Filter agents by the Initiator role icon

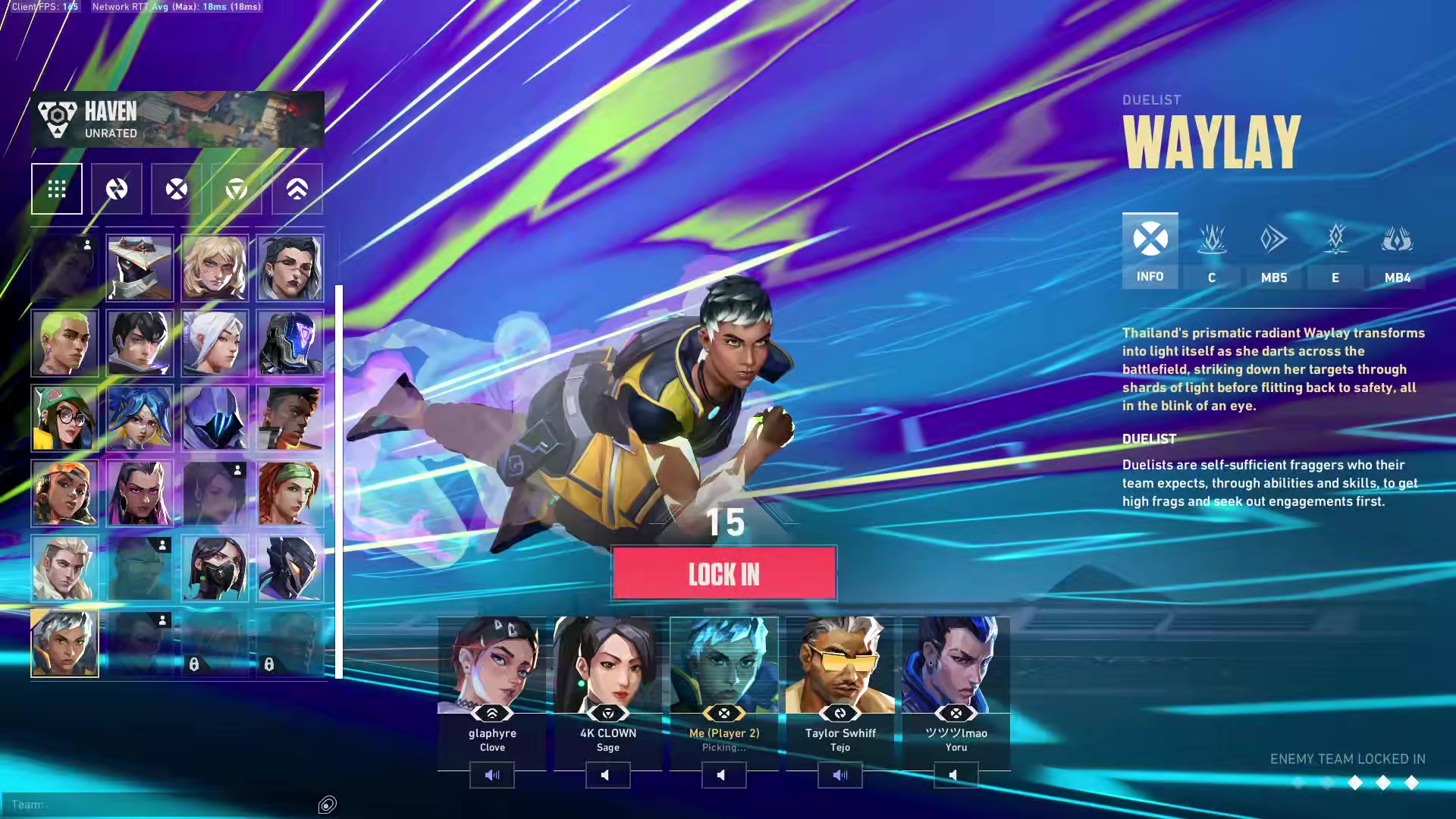[117, 189]
